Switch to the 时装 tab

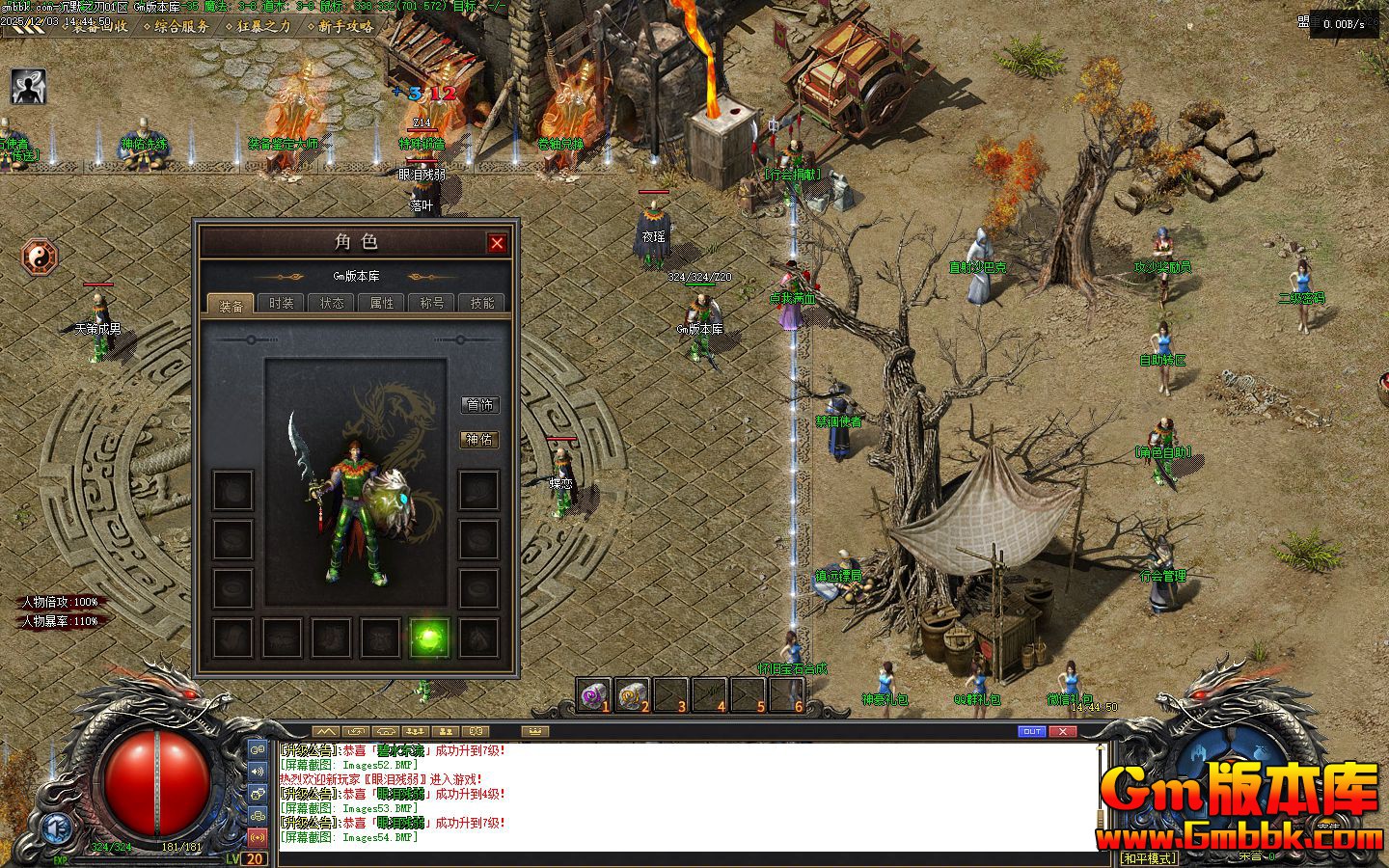[x=282, y=303]
